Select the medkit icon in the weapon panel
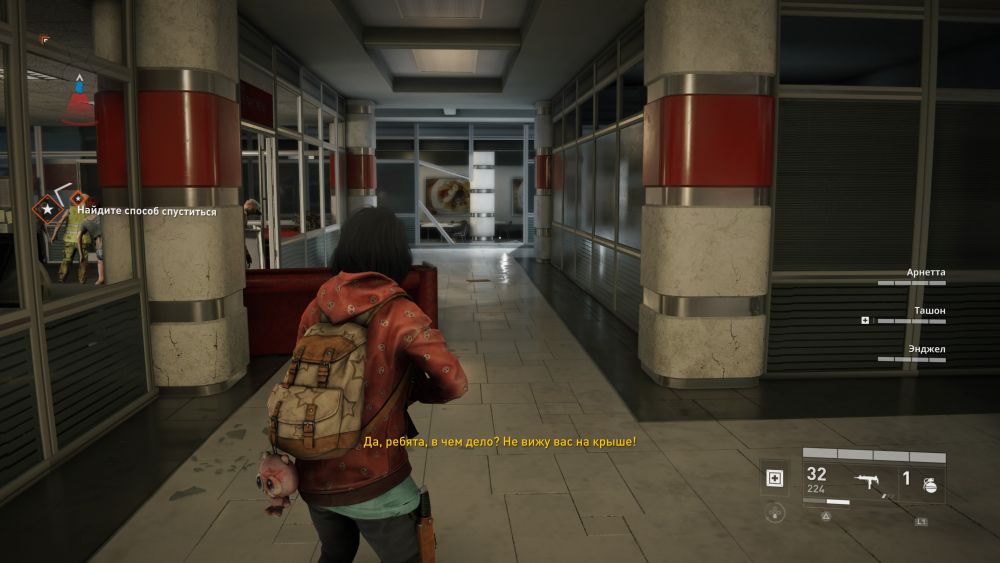1000x563 pixels. tap(775, 478)
